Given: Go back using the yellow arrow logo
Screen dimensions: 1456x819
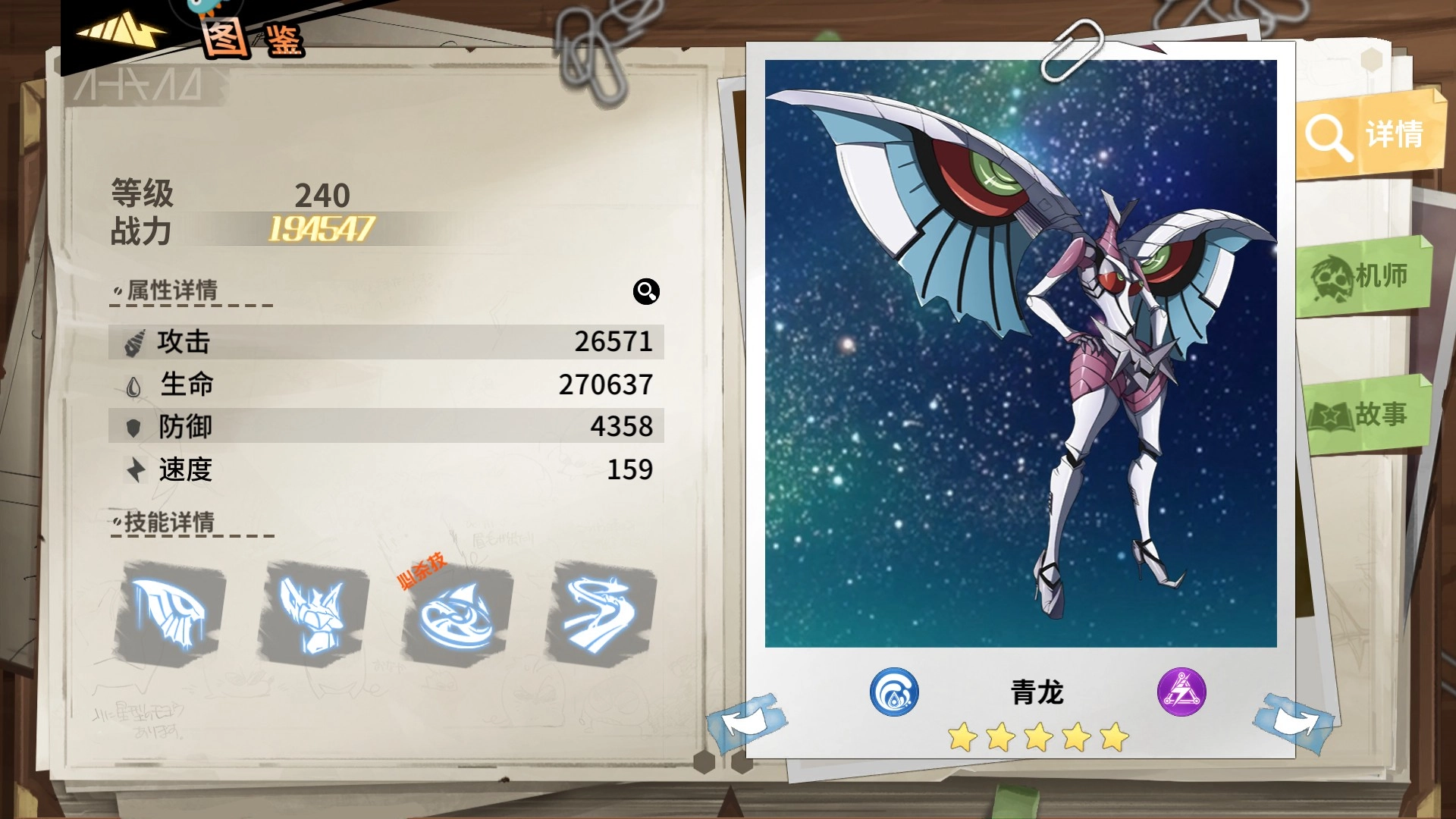Looking at the screenshot, I should pyautogui.click(x=121, y=32).
